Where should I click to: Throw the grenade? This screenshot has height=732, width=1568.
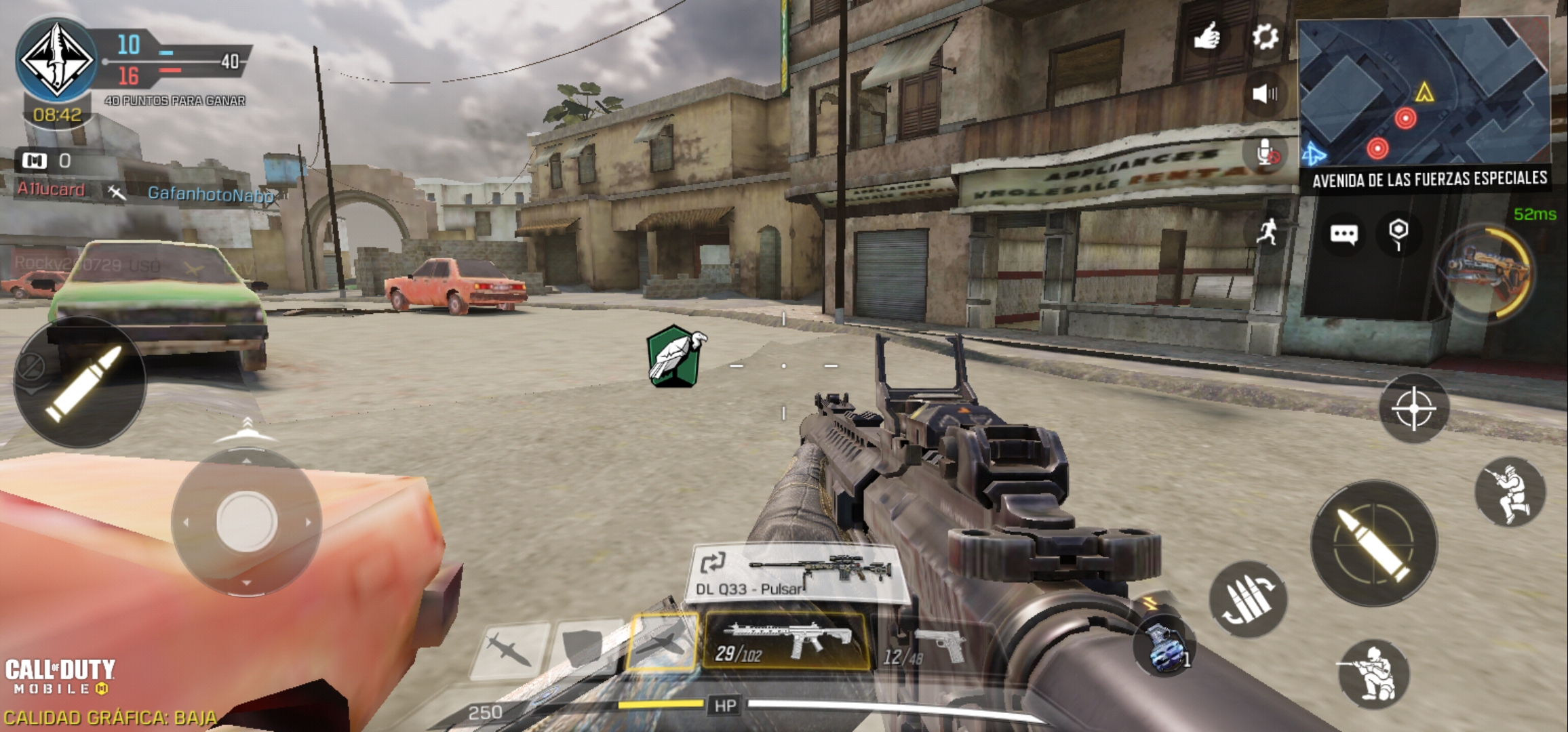[1164, 648]
